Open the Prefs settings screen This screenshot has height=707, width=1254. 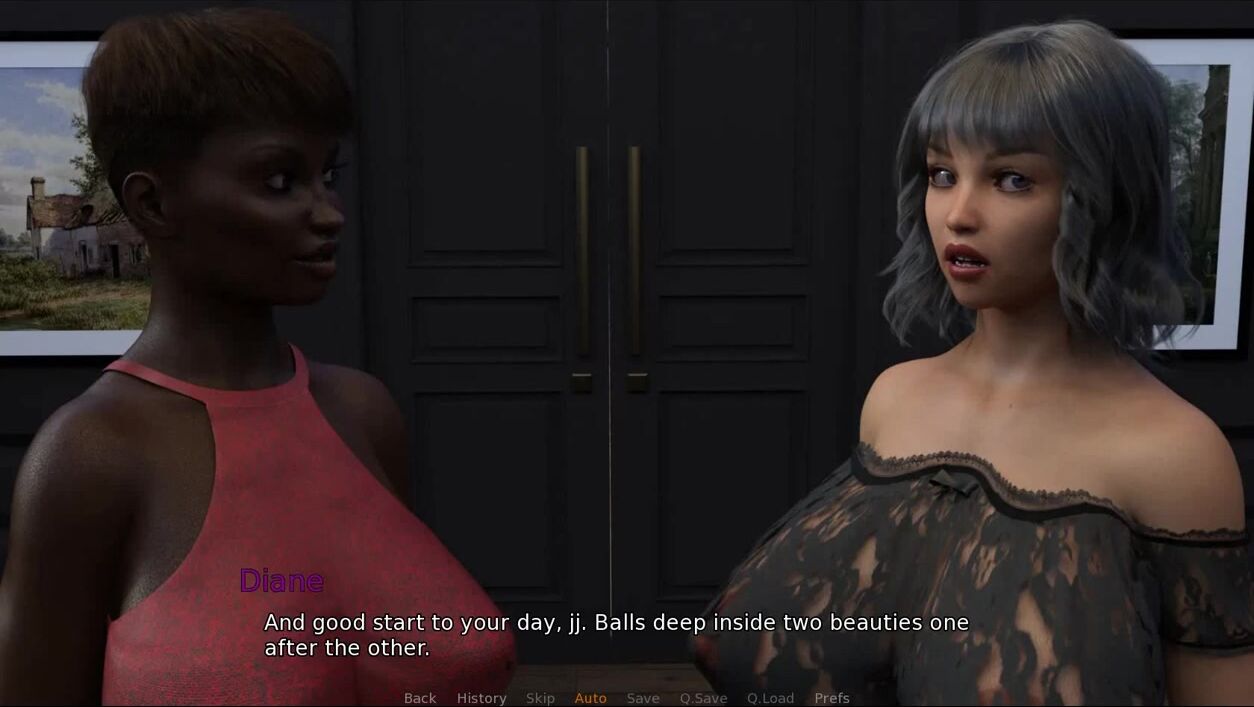832,698
